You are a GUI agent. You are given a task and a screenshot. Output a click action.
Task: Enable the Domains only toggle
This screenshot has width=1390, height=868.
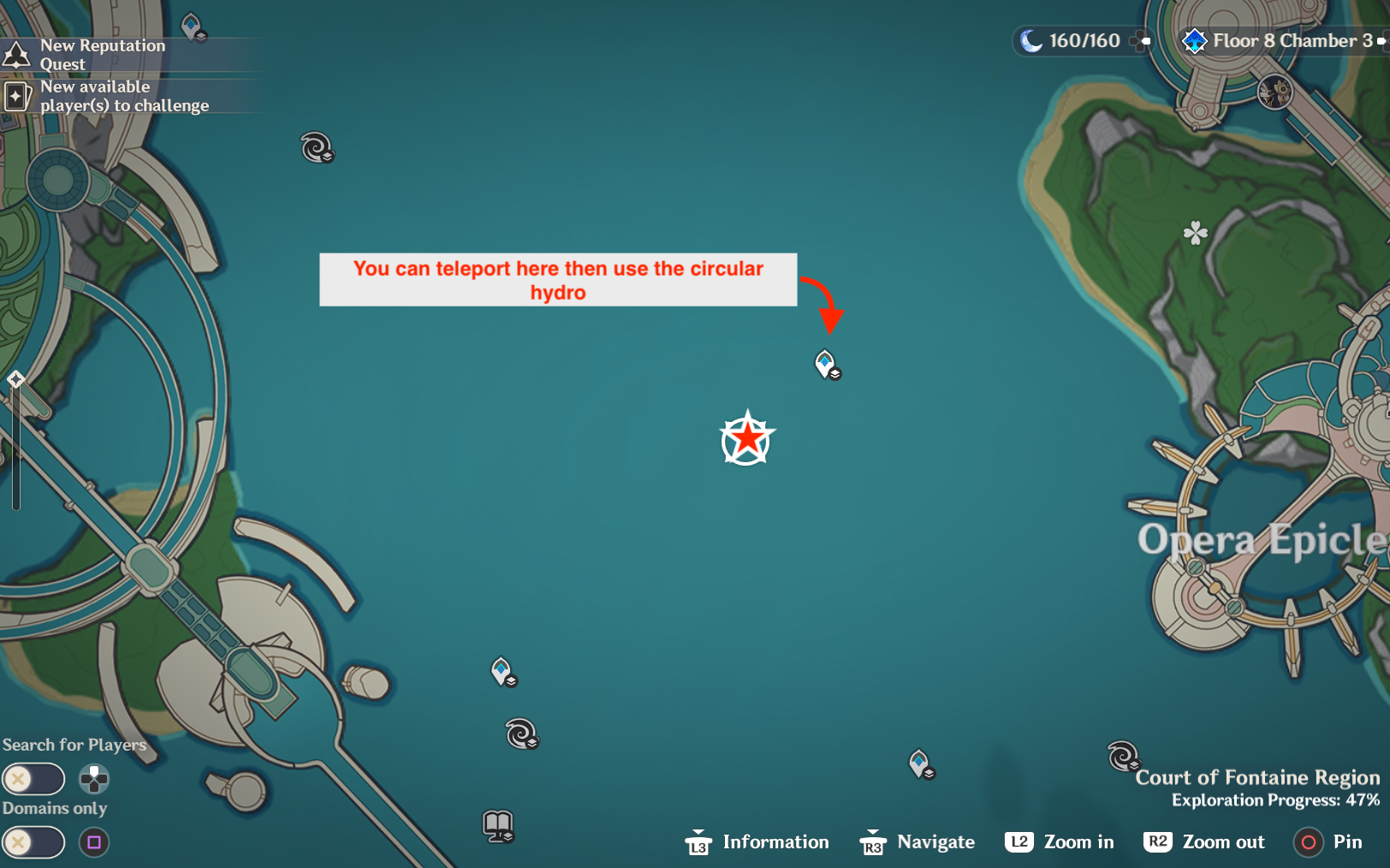[x=33, y=842]
